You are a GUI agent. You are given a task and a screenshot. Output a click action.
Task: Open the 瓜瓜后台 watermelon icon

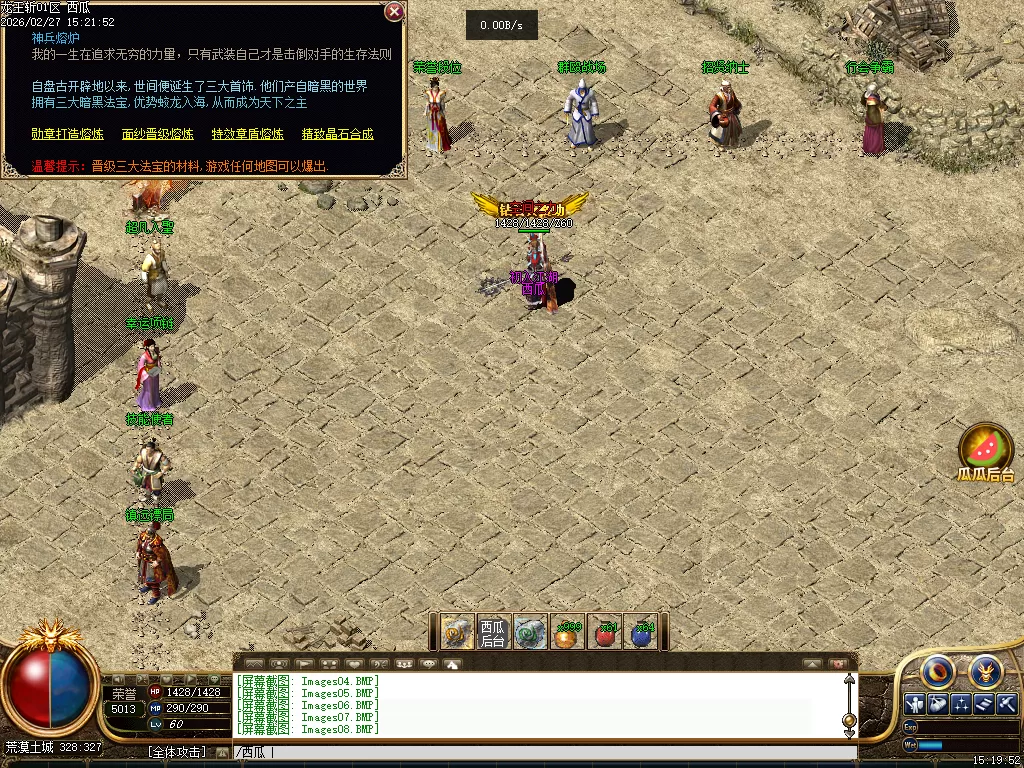click(986, 450)
